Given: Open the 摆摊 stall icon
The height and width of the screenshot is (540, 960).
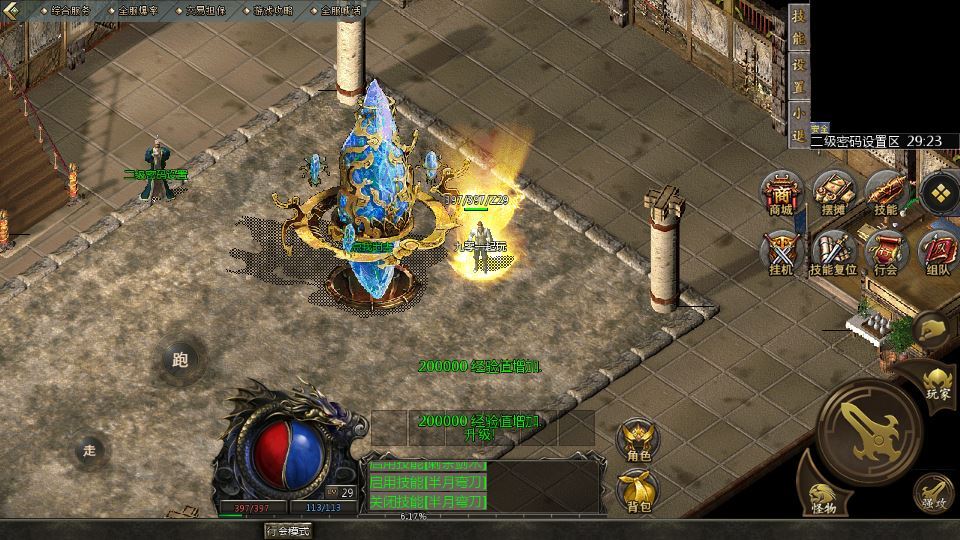Looking at the screenshot, I should [x=832, y=193].
